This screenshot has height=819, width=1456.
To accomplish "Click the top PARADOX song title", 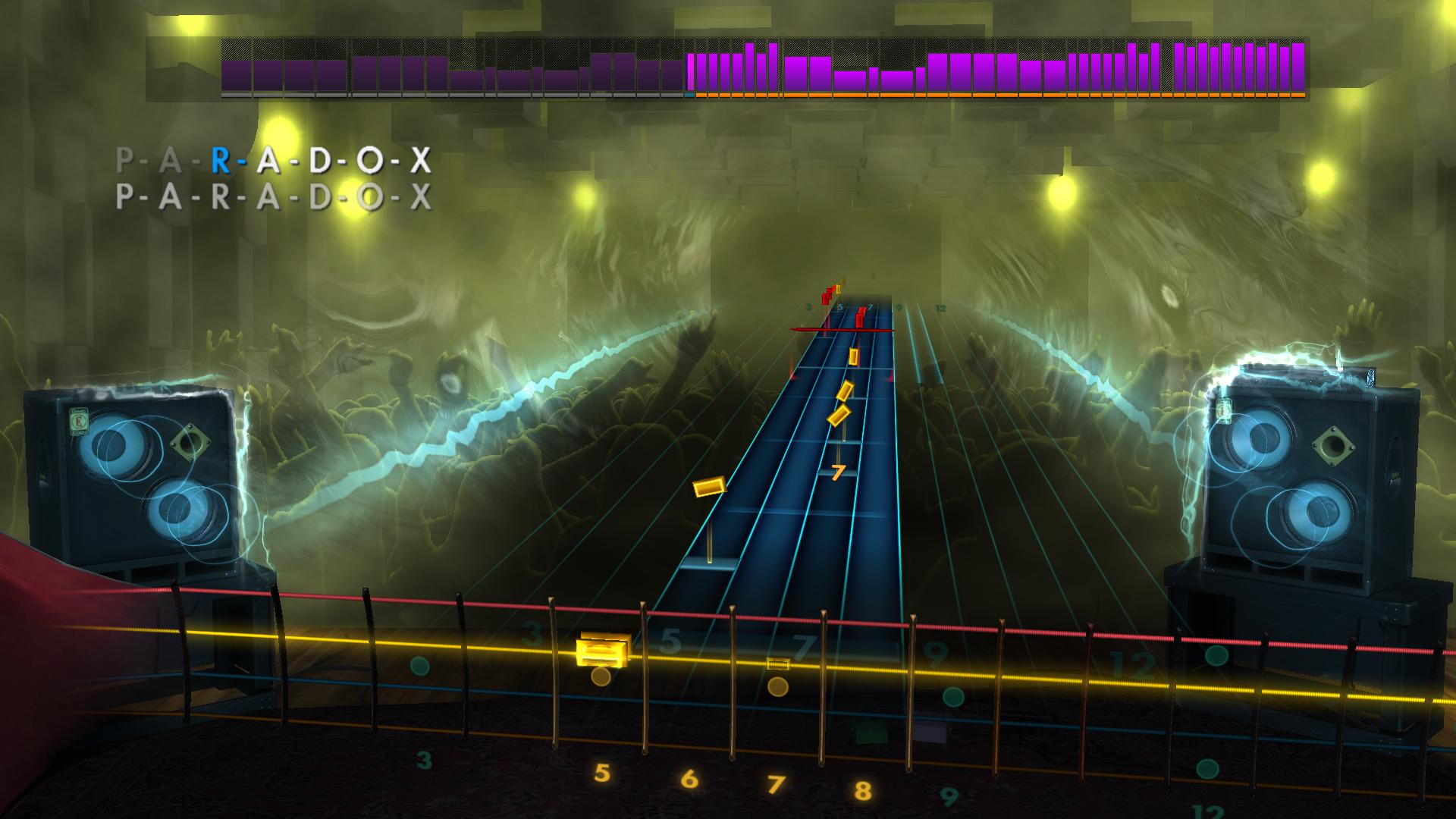I will pyautogui.click(x=273, y=161).
